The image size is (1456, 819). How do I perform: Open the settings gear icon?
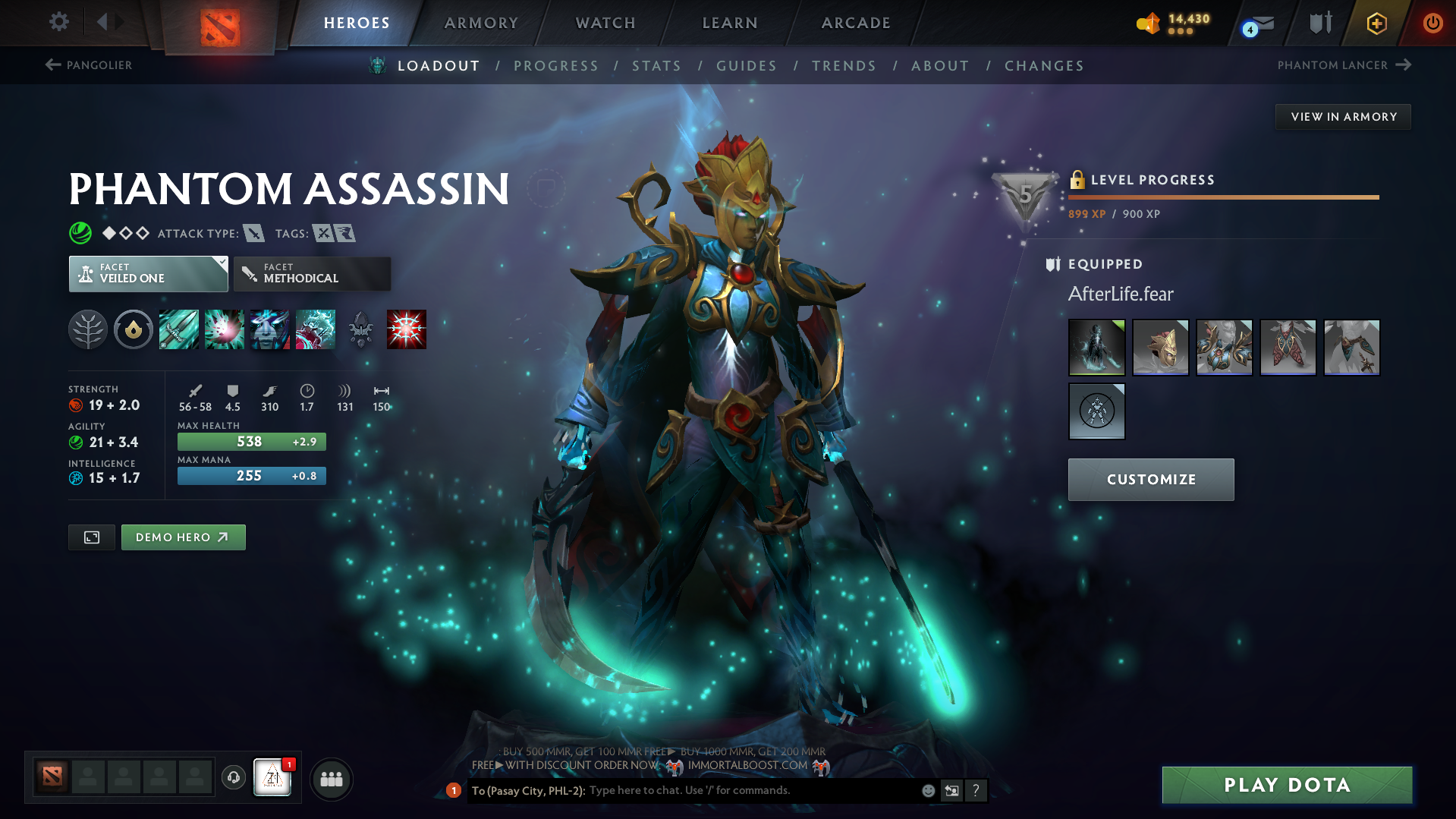58,22
